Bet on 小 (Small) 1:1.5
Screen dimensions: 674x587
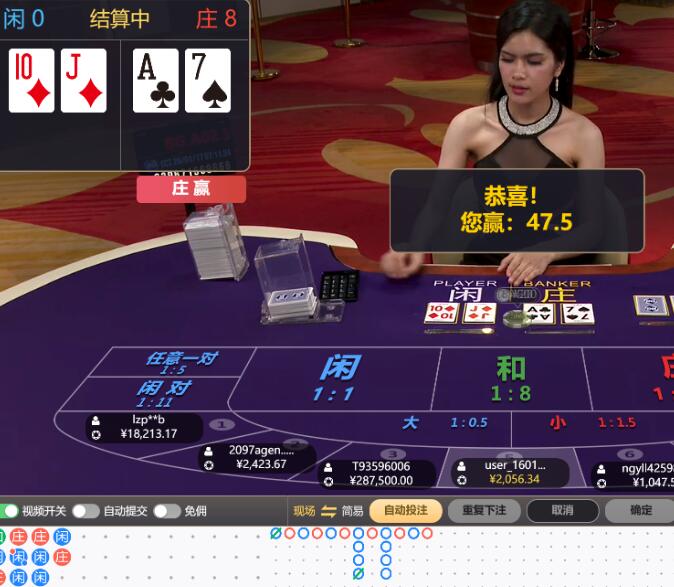(x=592, y=423)
